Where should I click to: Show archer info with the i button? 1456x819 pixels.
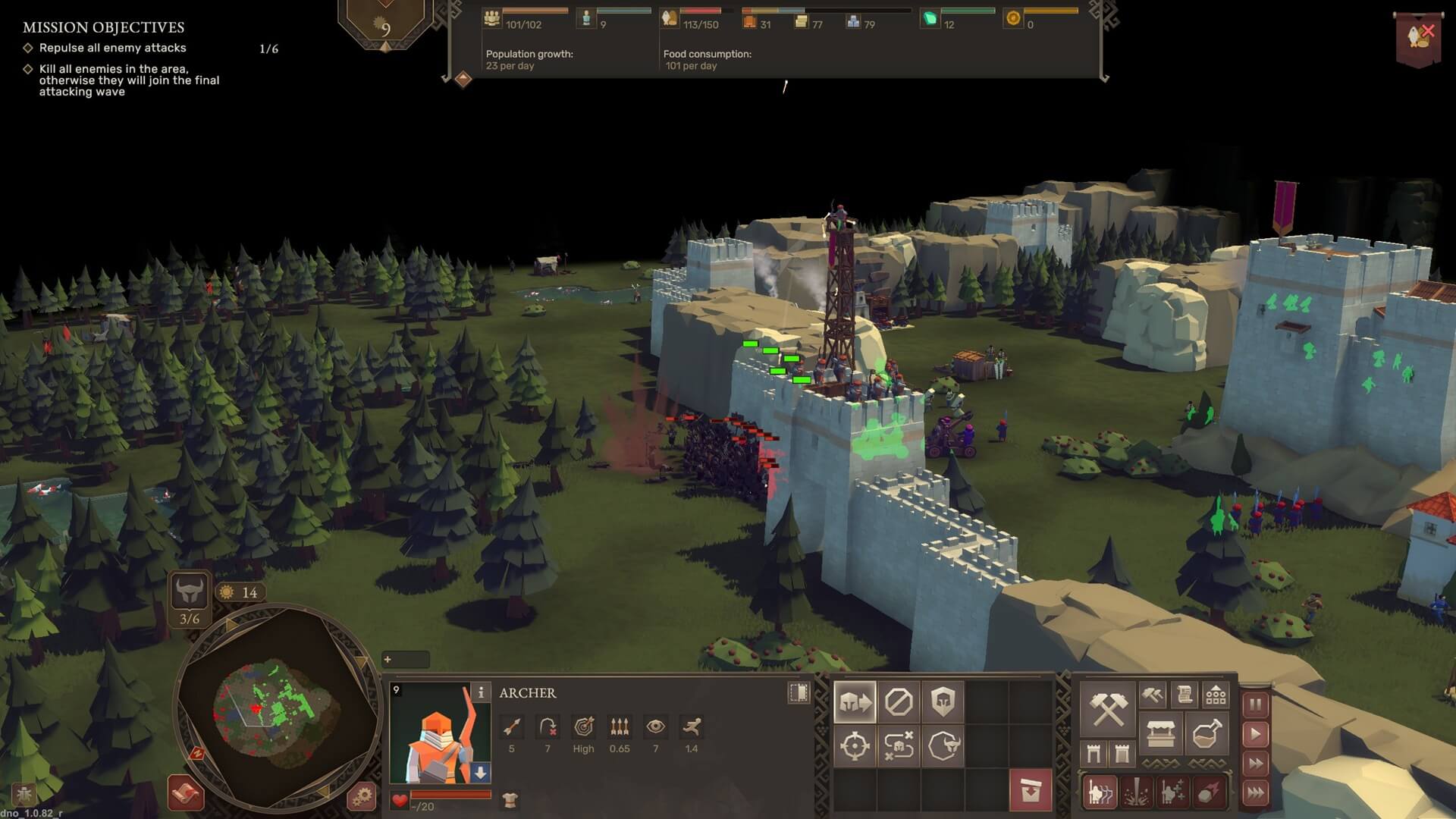[481, 692]
